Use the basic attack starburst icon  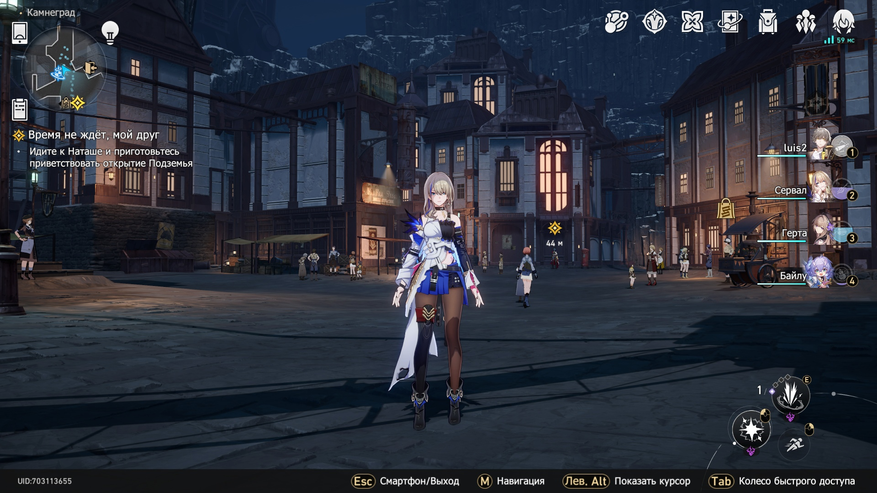click(750, 431)
